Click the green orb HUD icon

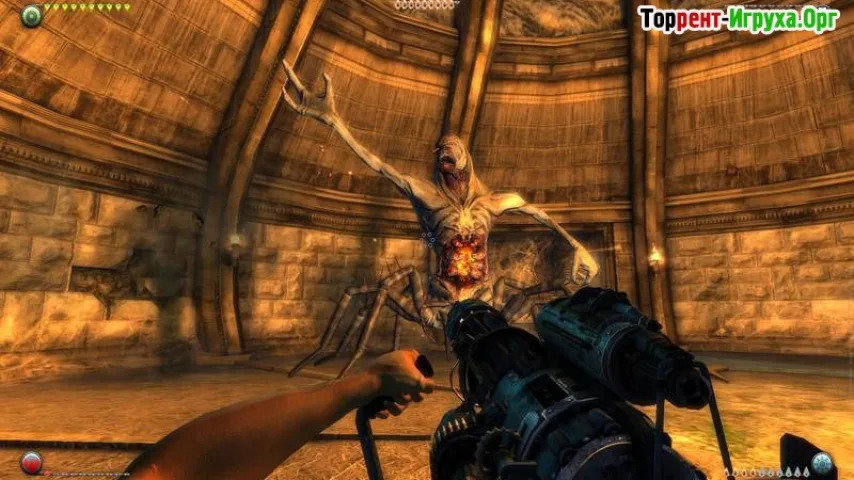click(31, 15)
